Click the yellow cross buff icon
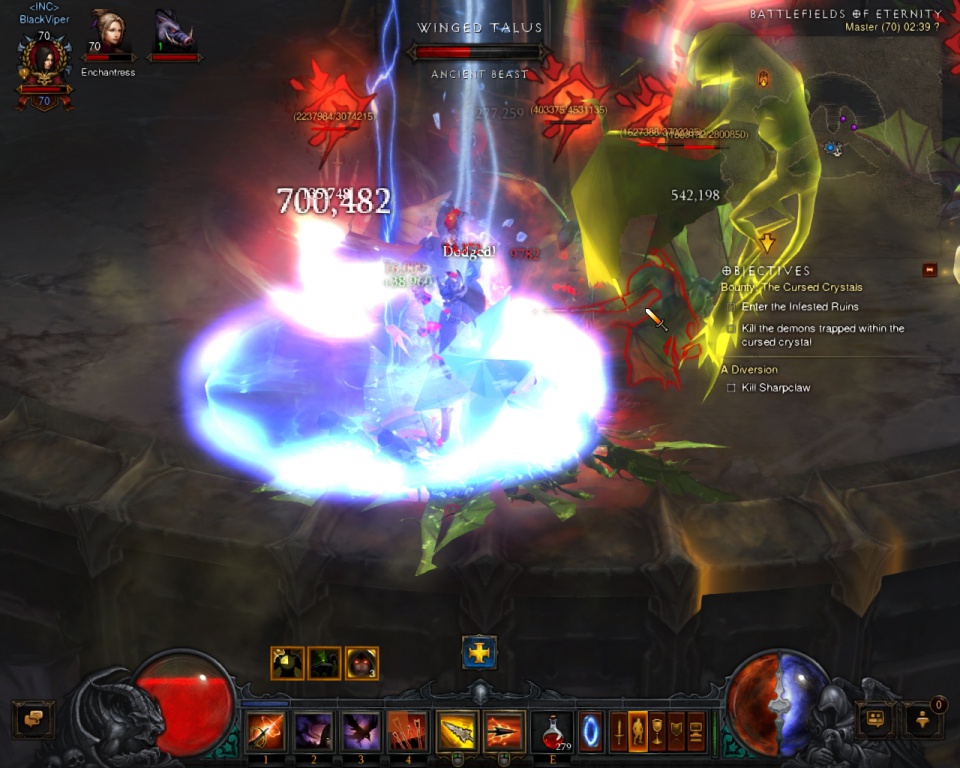Viewport: 960px width, 768px height. 480,653
